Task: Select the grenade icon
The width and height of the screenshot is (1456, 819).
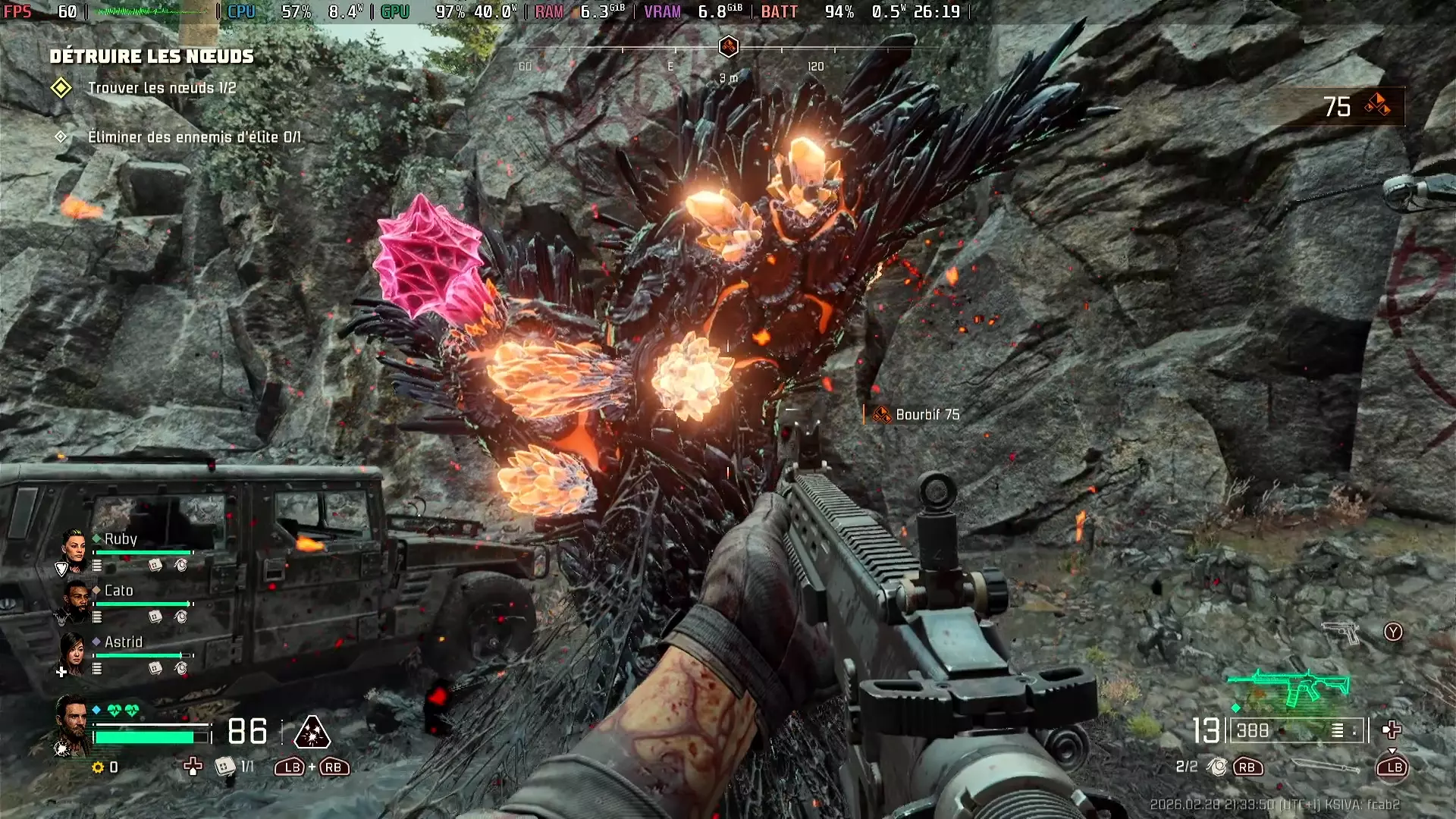Action: 1217,767
